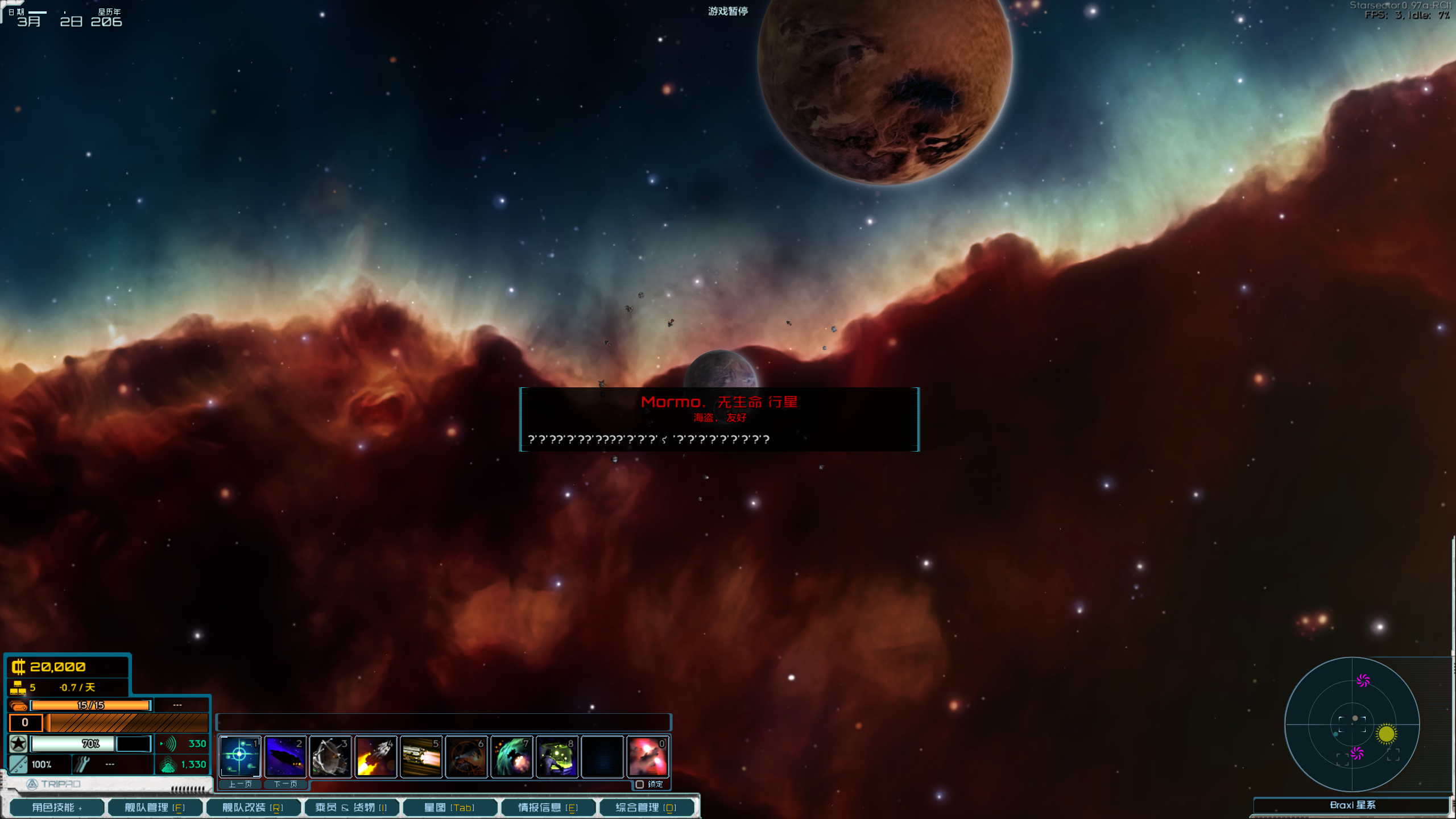Open 舰队改装 [R] ship refit
This screenshot has width=1456, height=819.
[x=253, y=807]
